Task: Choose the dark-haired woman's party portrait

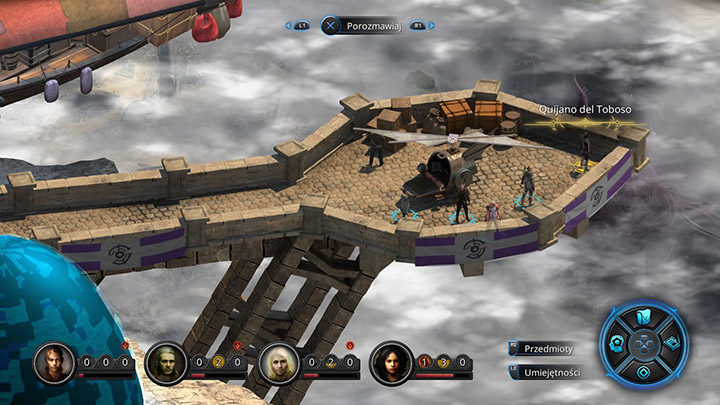Action: (390, 363)
